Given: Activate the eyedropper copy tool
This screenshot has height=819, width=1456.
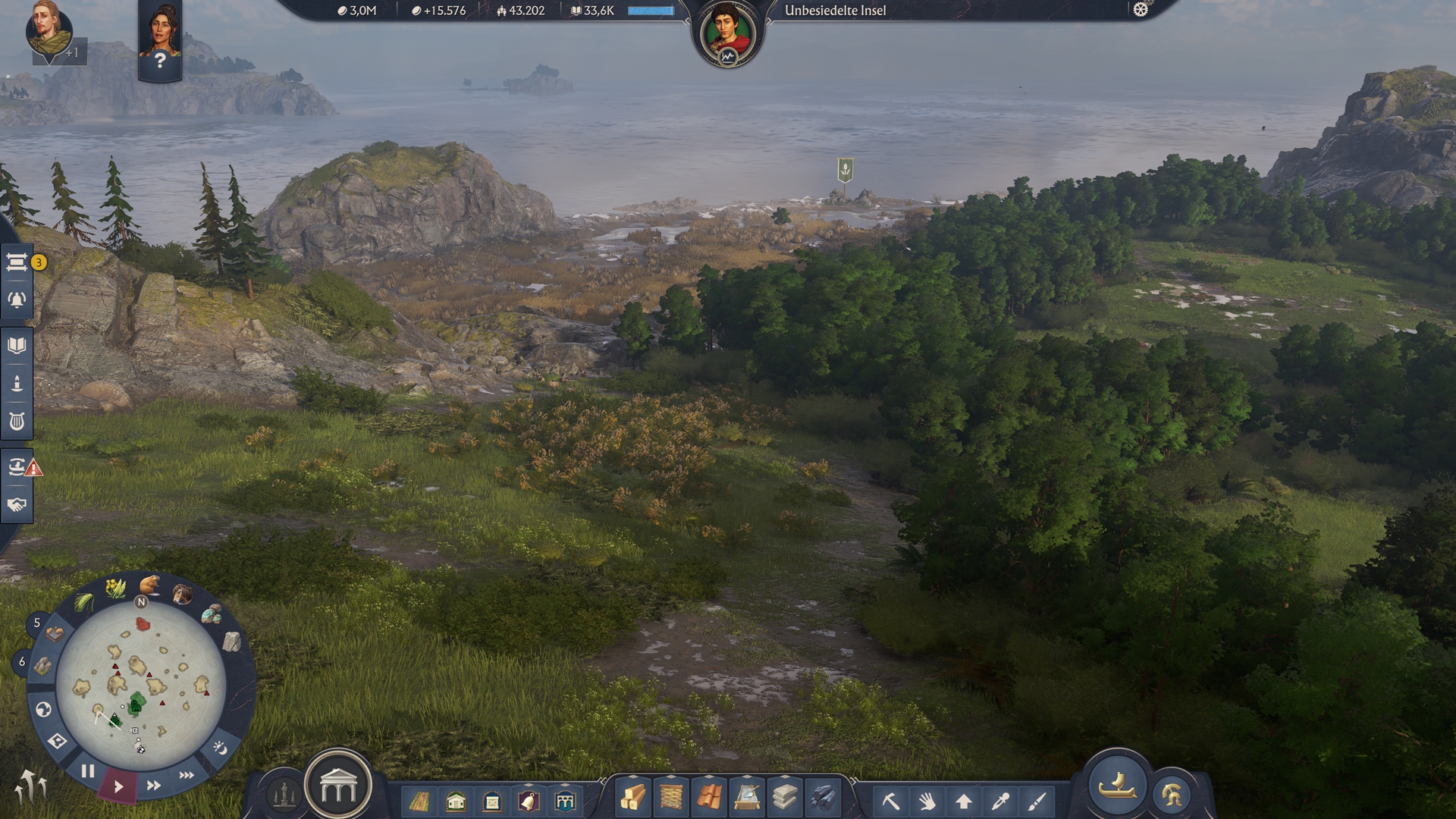Looking at the screenshot, I should click(1001, 801).
